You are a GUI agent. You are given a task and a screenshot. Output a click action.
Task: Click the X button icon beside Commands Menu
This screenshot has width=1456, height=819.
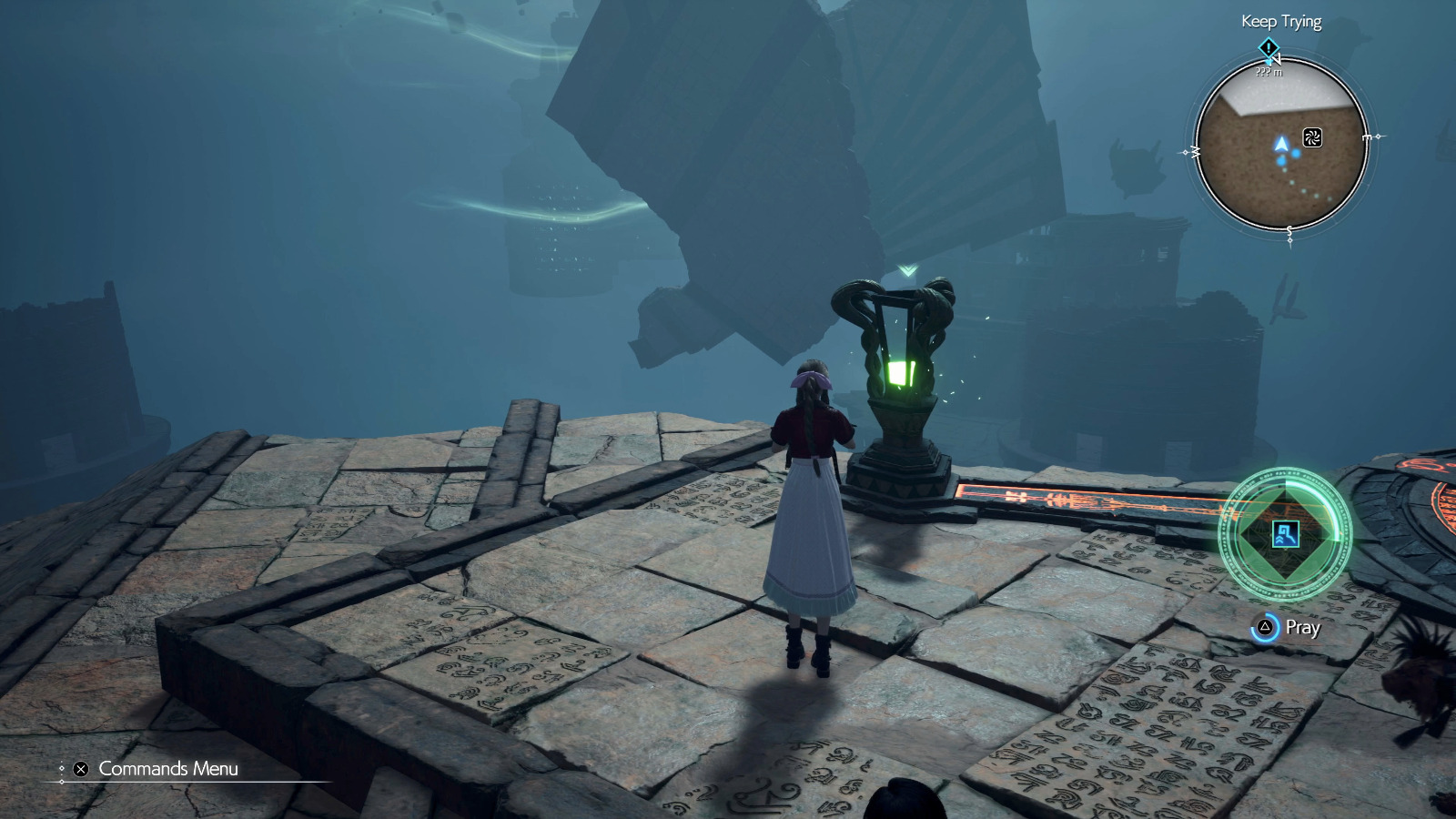coord(79,769)
